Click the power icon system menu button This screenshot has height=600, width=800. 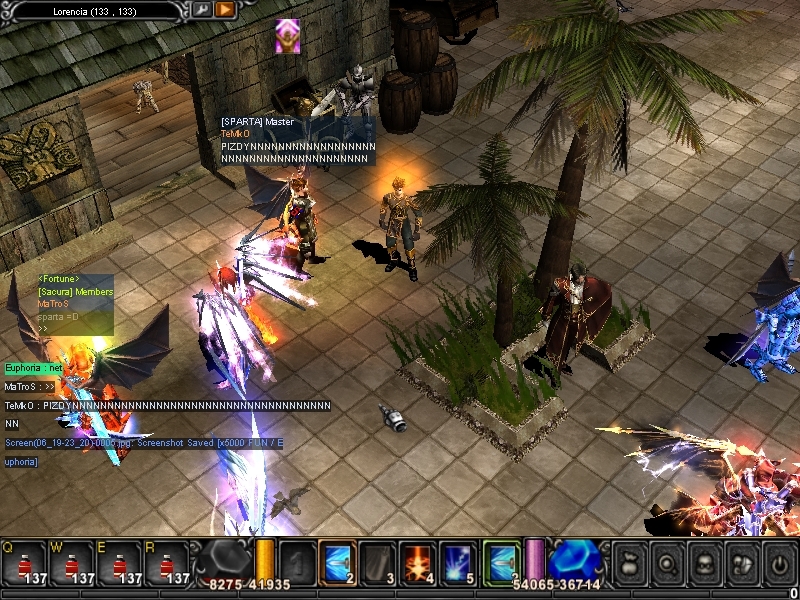(x=777, y=563)
